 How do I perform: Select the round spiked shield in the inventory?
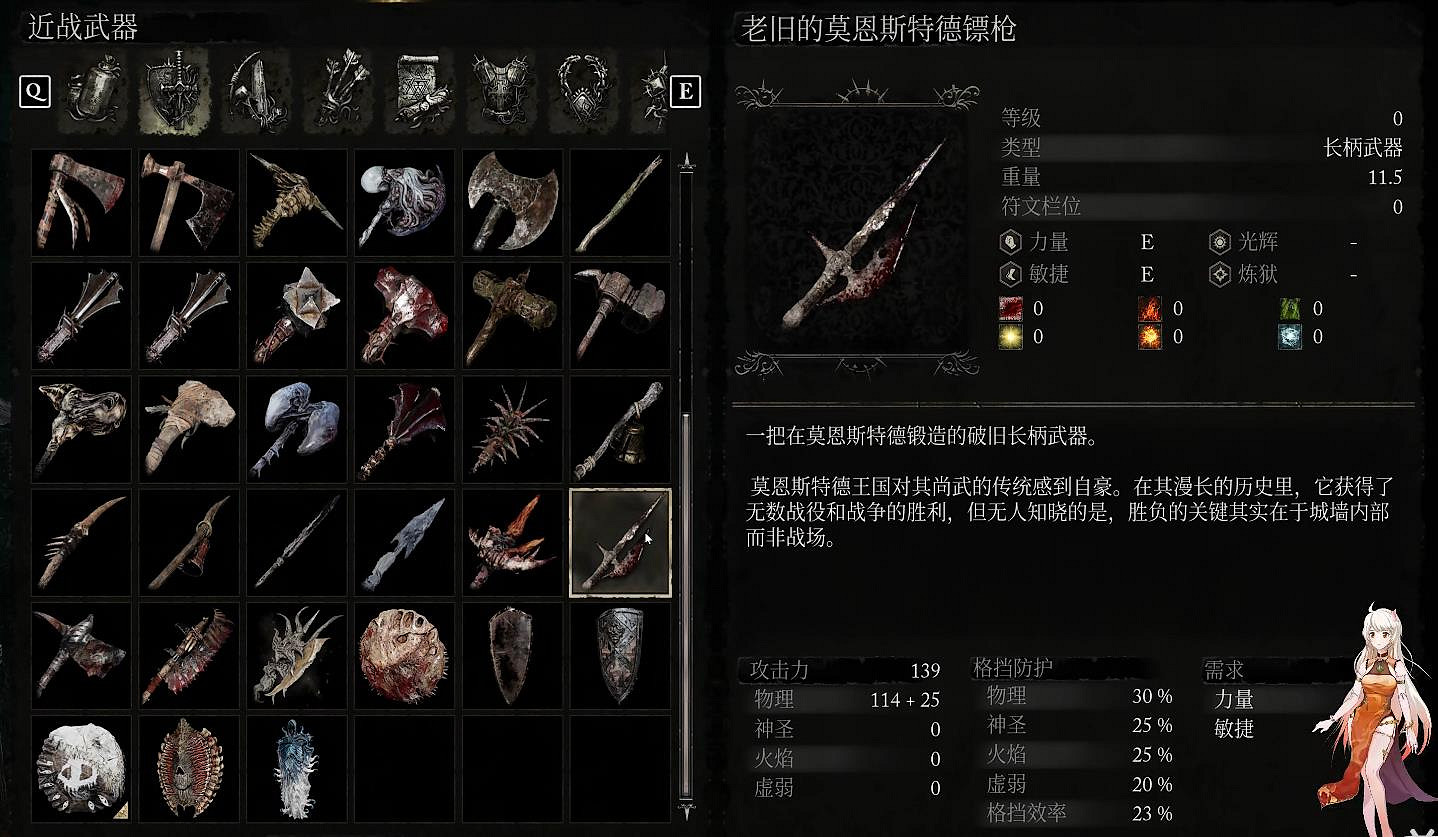404,655
